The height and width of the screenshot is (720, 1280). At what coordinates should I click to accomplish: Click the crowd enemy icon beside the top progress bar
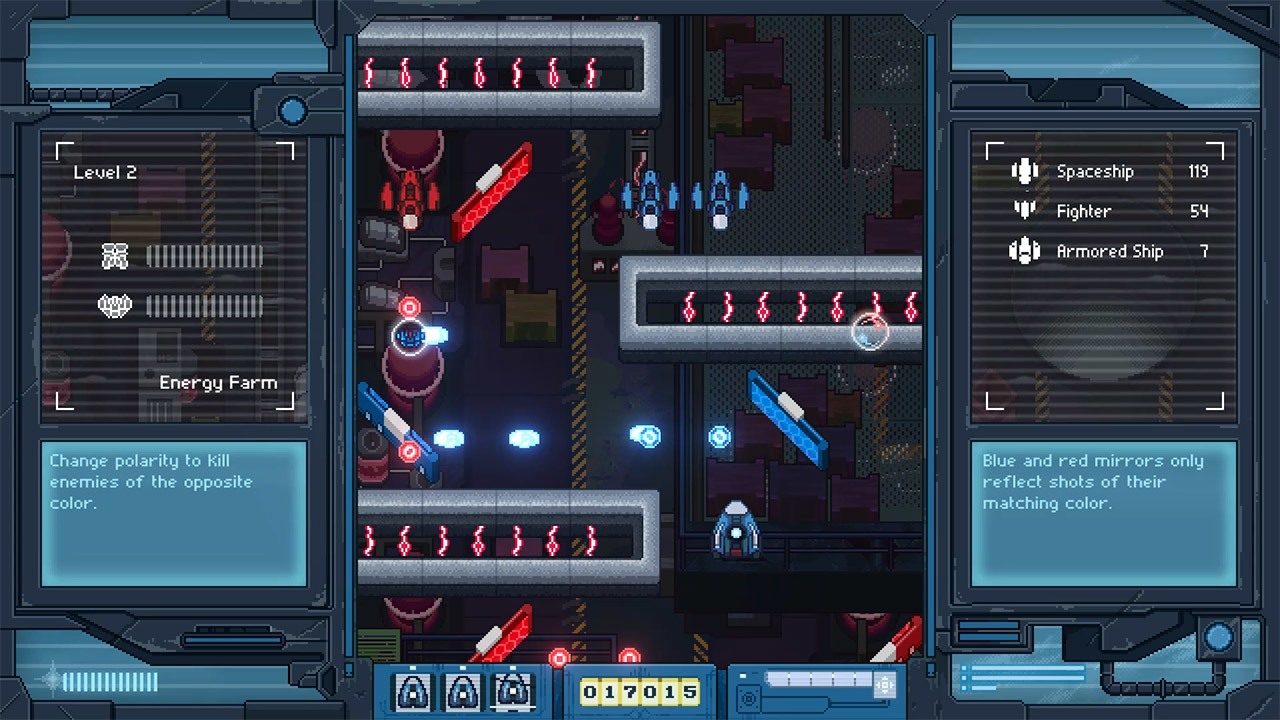pyautogui.click(x=115, y=256)
